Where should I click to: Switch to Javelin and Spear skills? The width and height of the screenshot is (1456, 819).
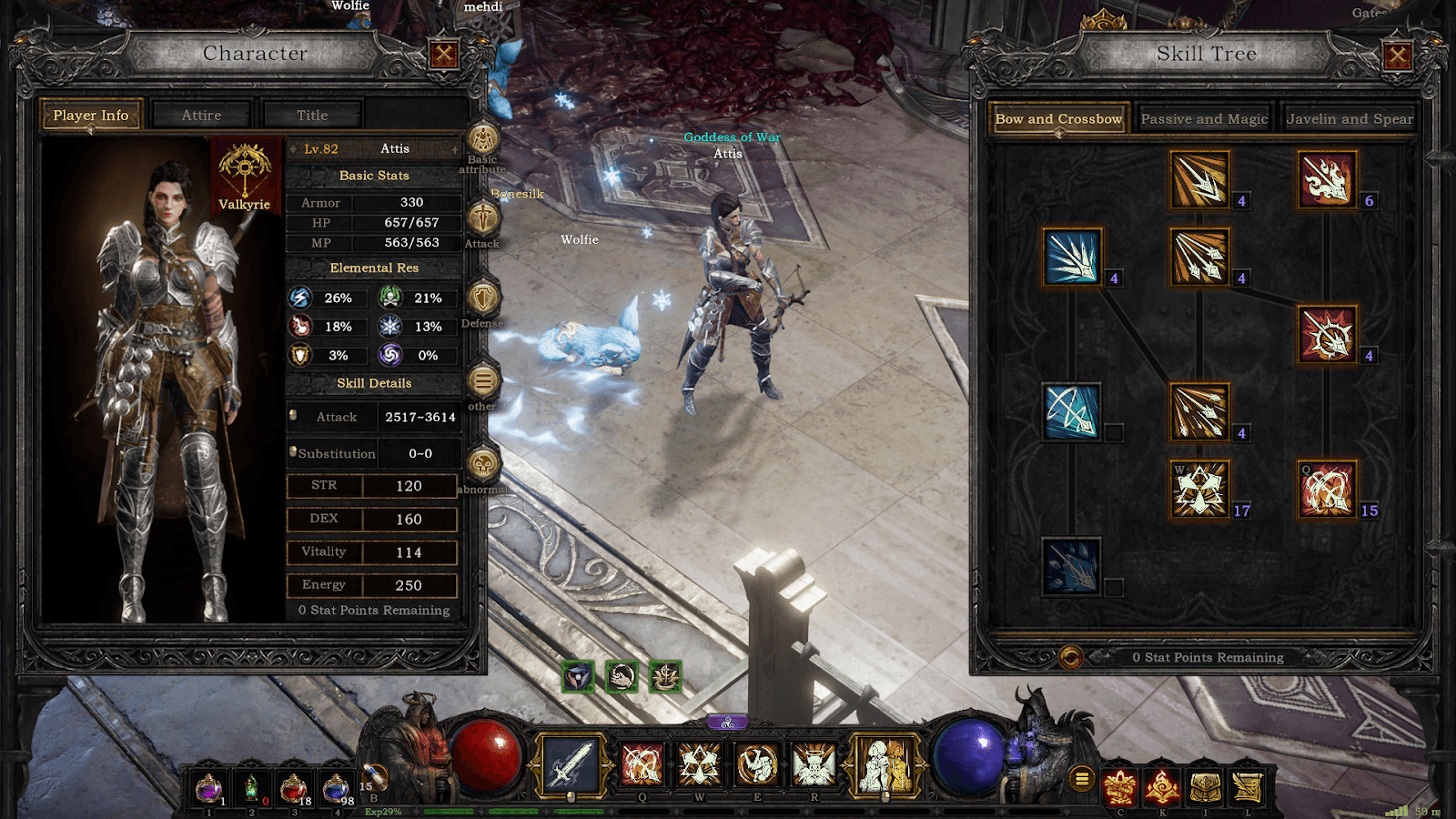click(1350, 119)
